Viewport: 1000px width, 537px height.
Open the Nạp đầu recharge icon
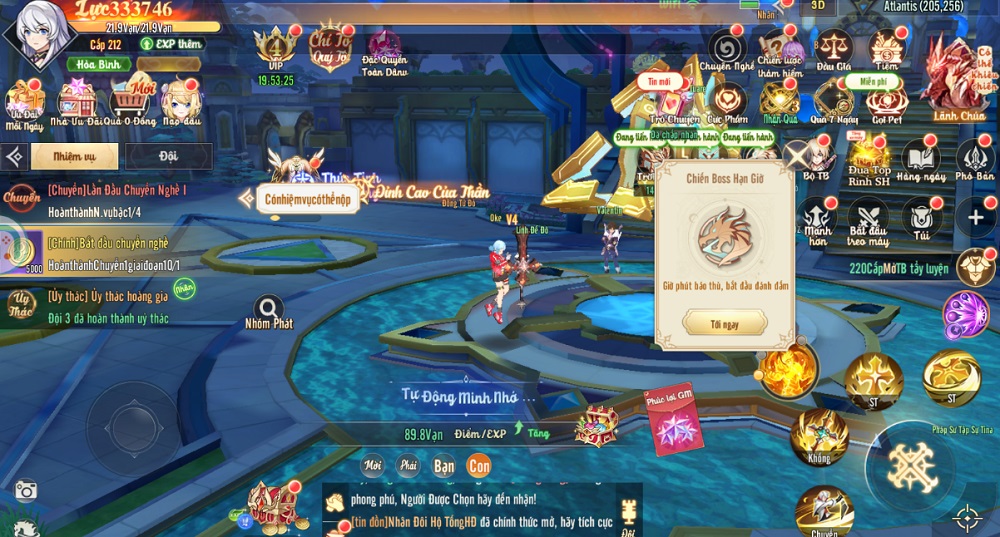(181, 102)
